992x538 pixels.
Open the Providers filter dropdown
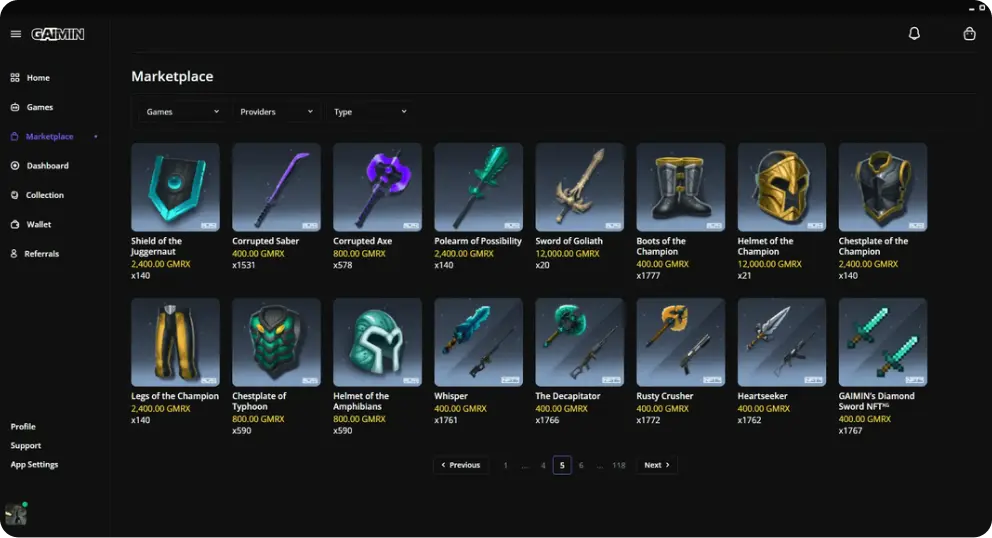coord(276,112)
